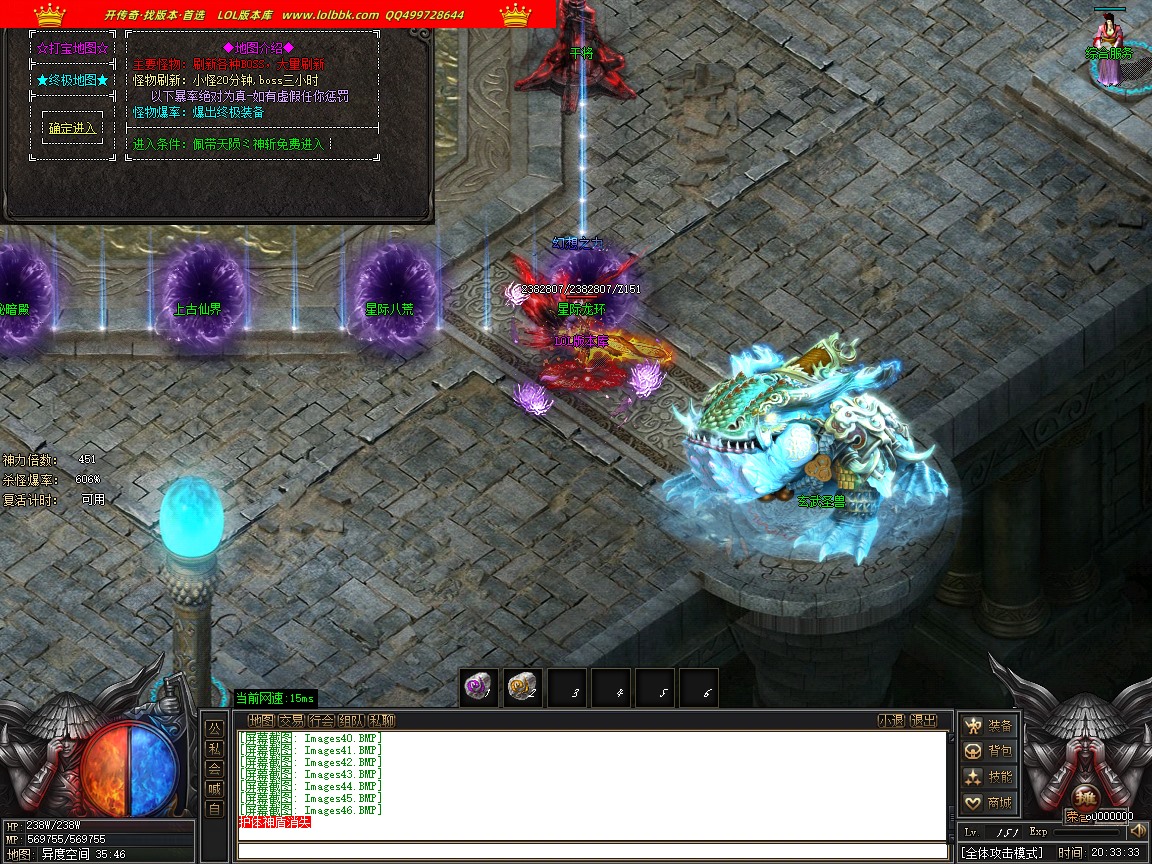Click the 确定进入 confirm entry link

(x=72, y=128)
